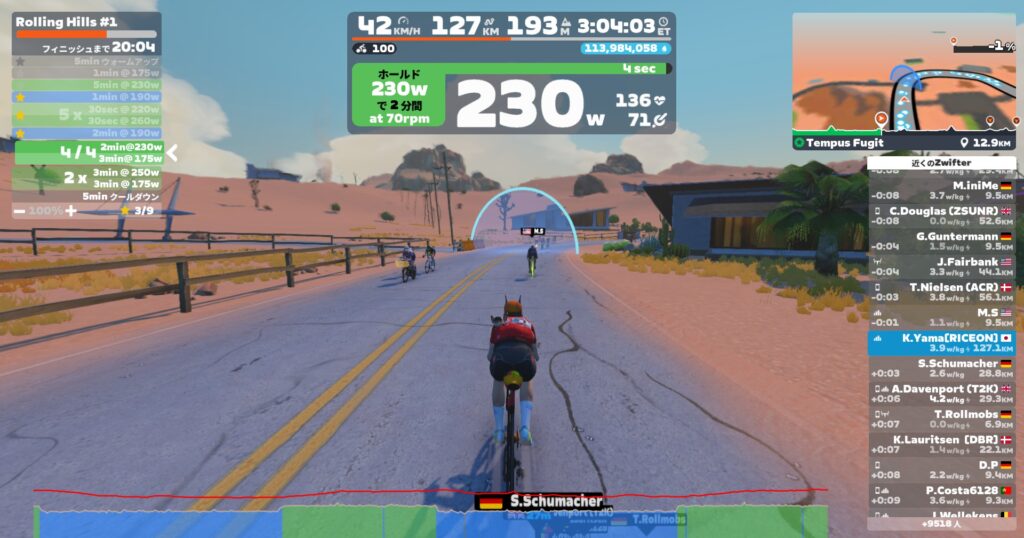The image size is (1024, 538).
Task: Choose P.Costa6128 from the nearby list
Action: click(x=942, y=495)
